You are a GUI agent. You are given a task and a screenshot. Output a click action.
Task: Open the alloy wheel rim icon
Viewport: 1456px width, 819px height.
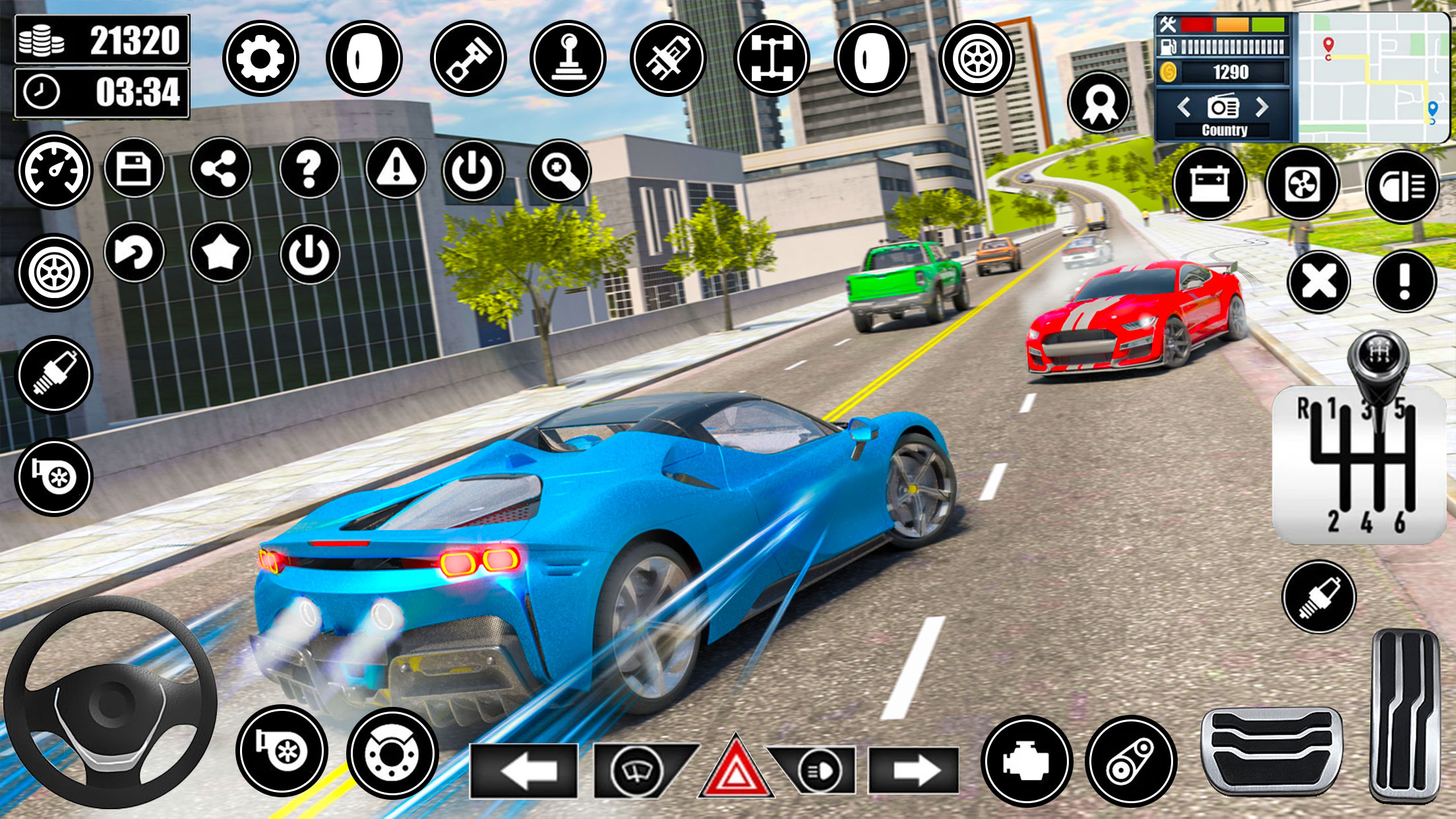click(x=978, y=59)
